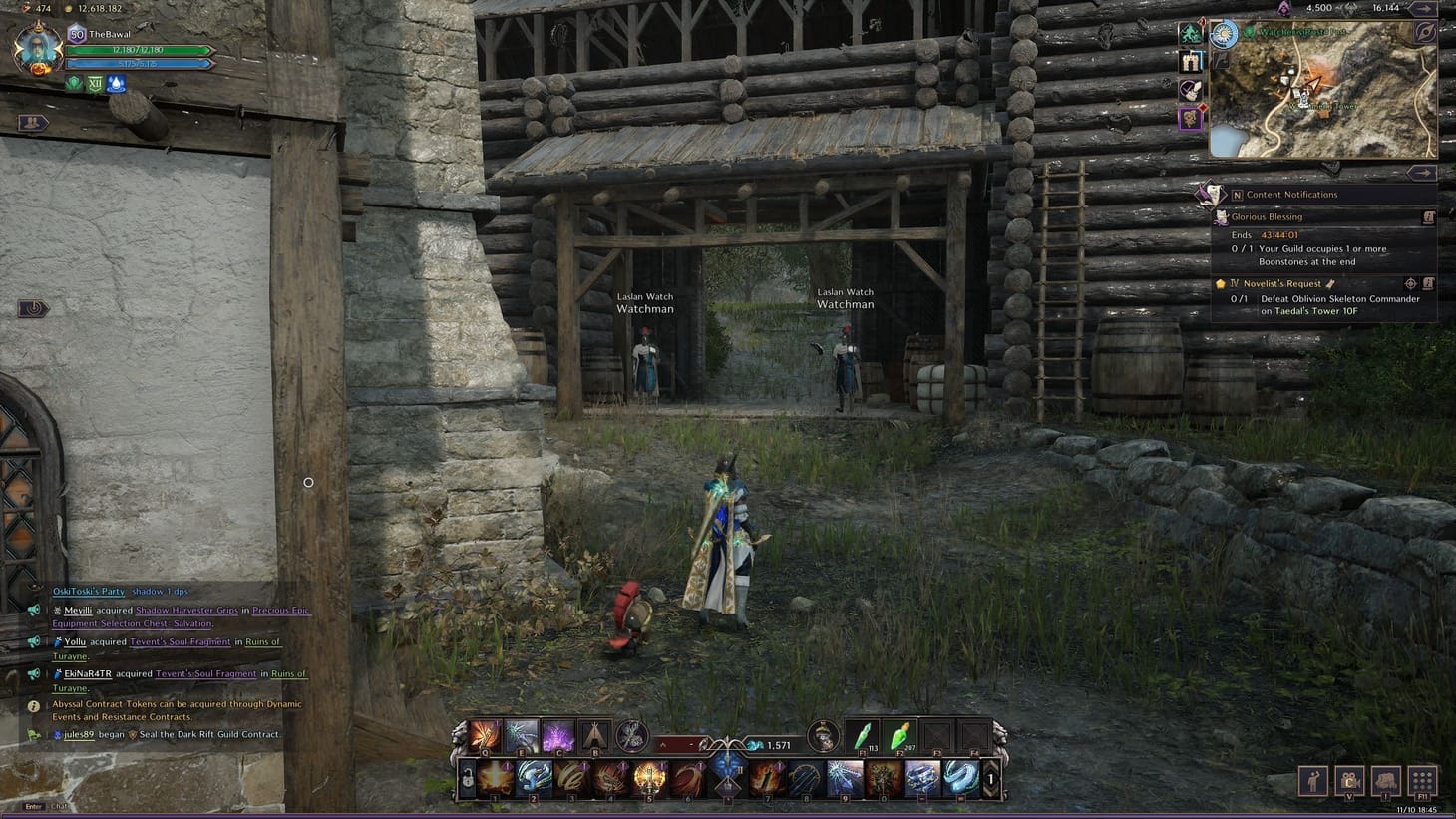The width and height of the screenshot is (1456, 819).
Task: Use the green potion in slot F1
Action: 864,740
